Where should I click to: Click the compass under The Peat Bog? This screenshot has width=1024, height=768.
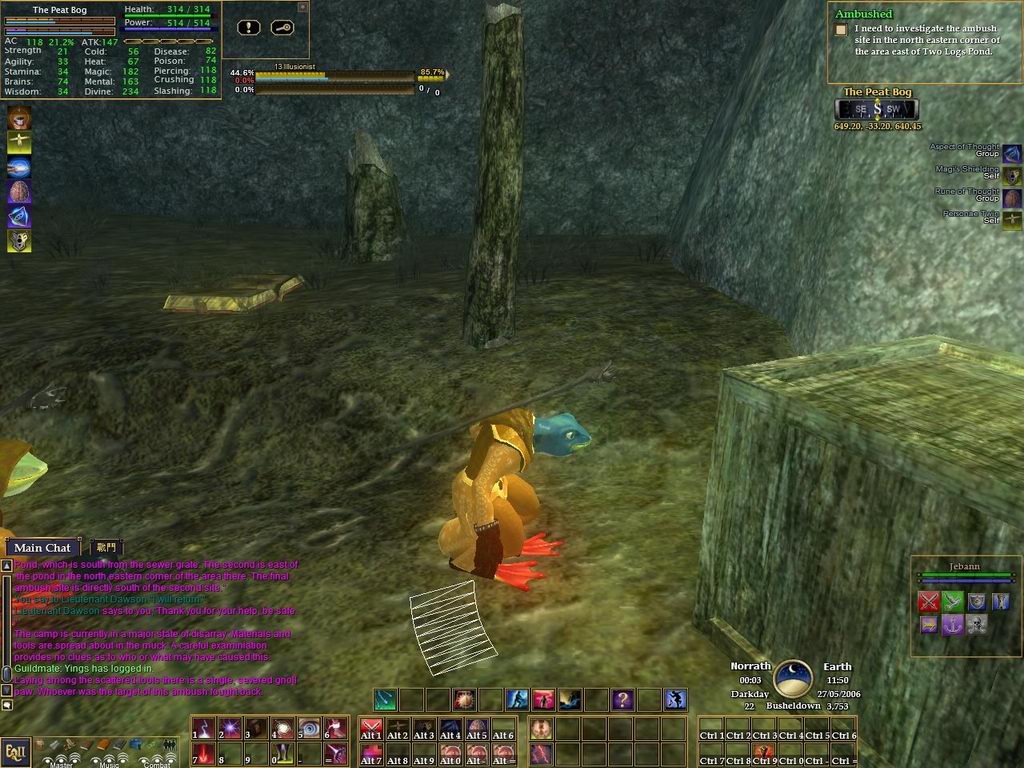[877, 109]
